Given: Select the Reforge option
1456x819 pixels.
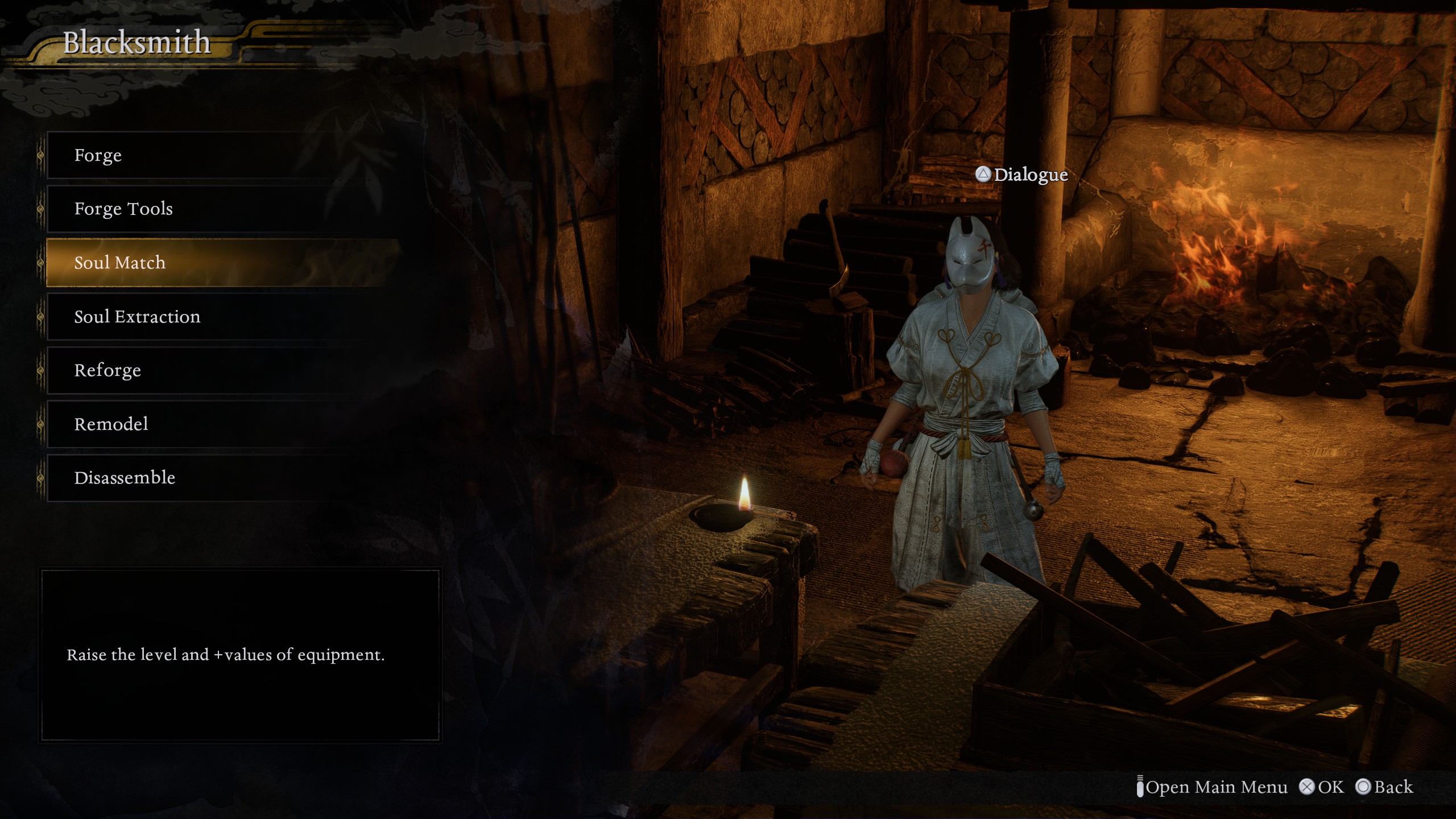Looking at the screenshot, I should [222, 370].
